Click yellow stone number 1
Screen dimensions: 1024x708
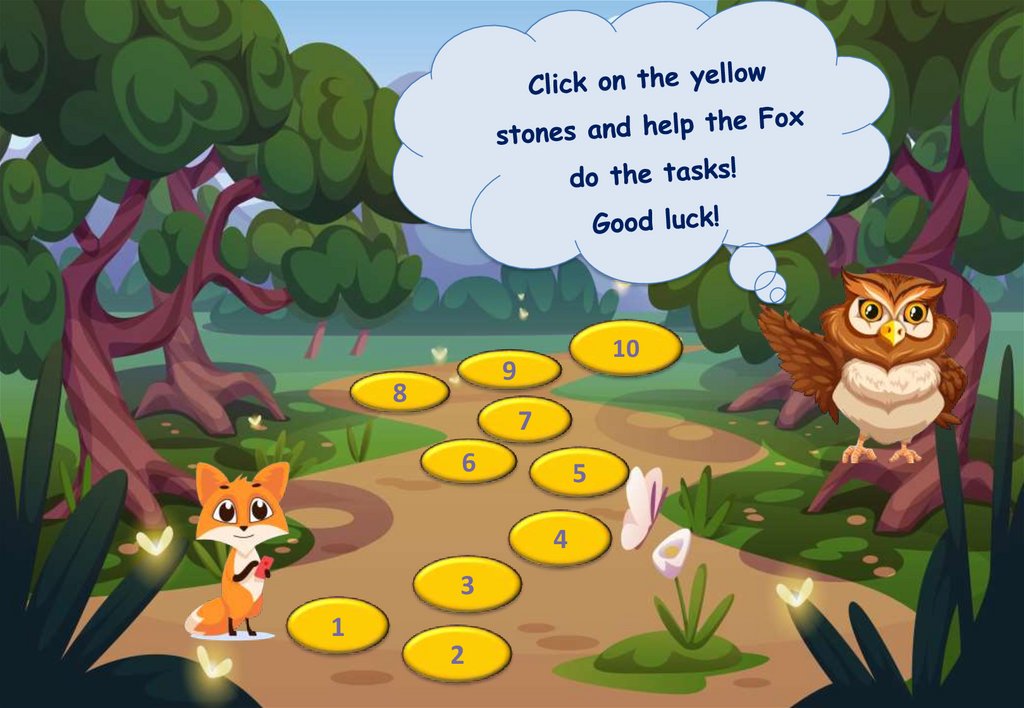click(x=337, y=626)
